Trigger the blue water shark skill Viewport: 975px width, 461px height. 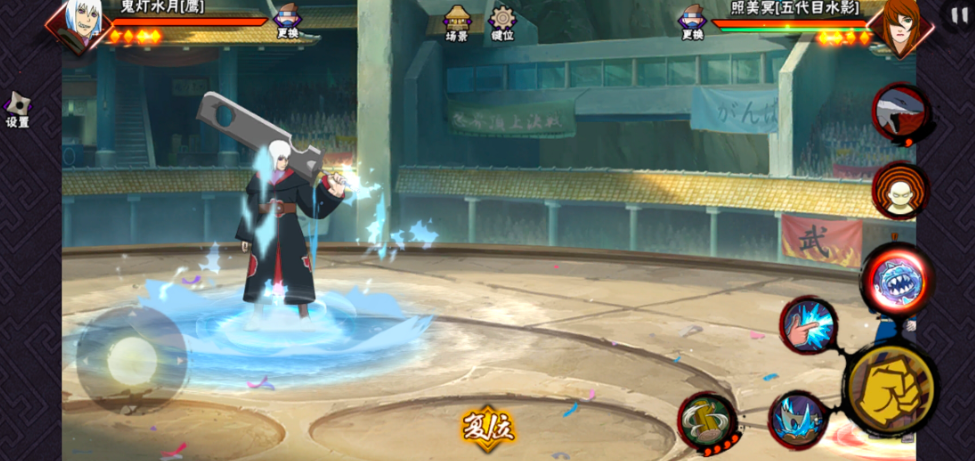(797, 420)
